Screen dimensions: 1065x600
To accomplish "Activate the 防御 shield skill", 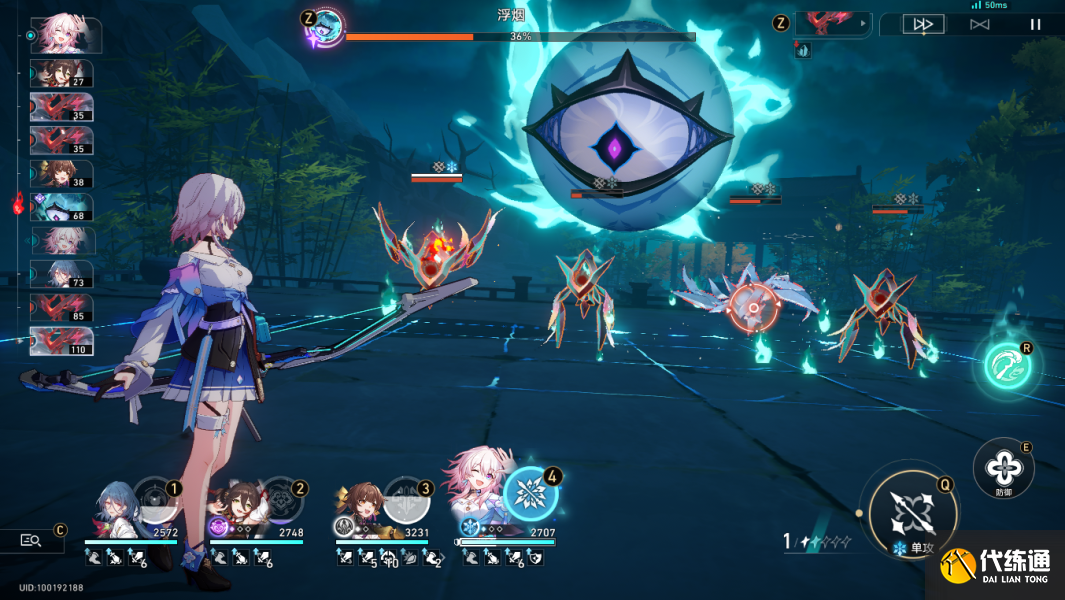I will (x=1003, y=467).
